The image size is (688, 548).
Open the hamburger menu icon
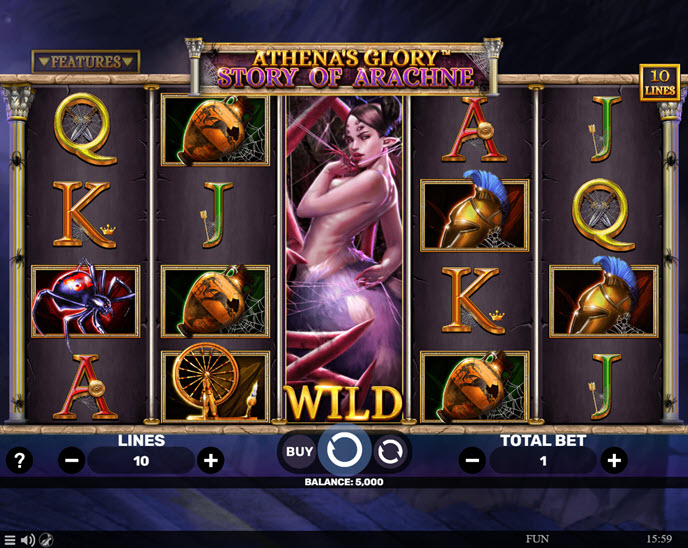[10, 540]
